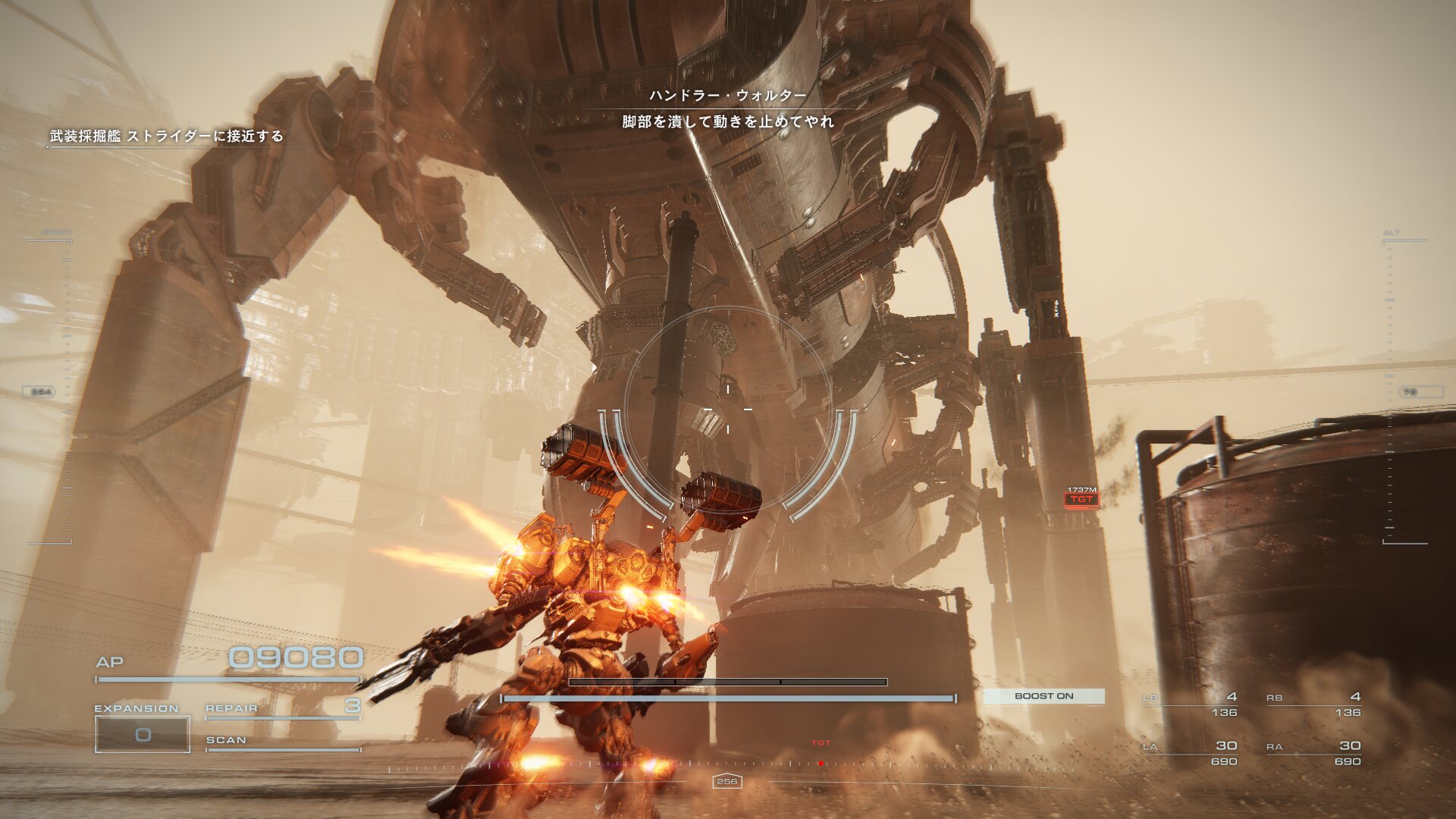Choose the RB right shoulder weapon slot
Viewport: 1456px width, 819px height.
coord(1313,704)
